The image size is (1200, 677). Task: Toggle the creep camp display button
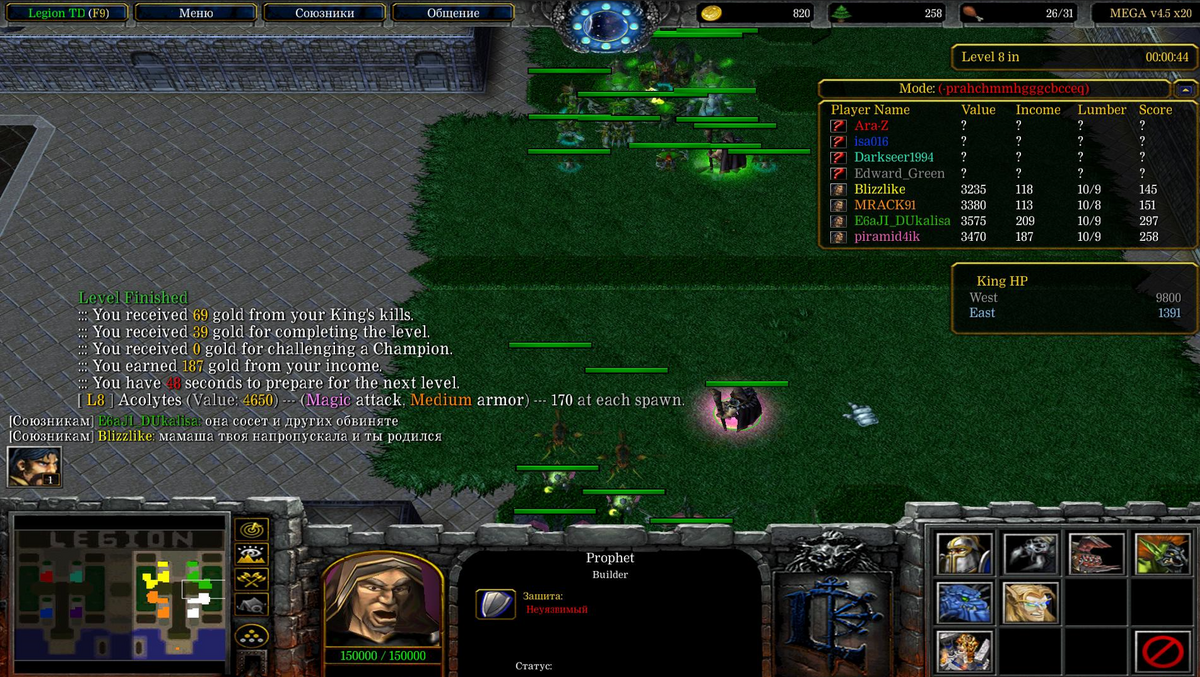point(250,605)
